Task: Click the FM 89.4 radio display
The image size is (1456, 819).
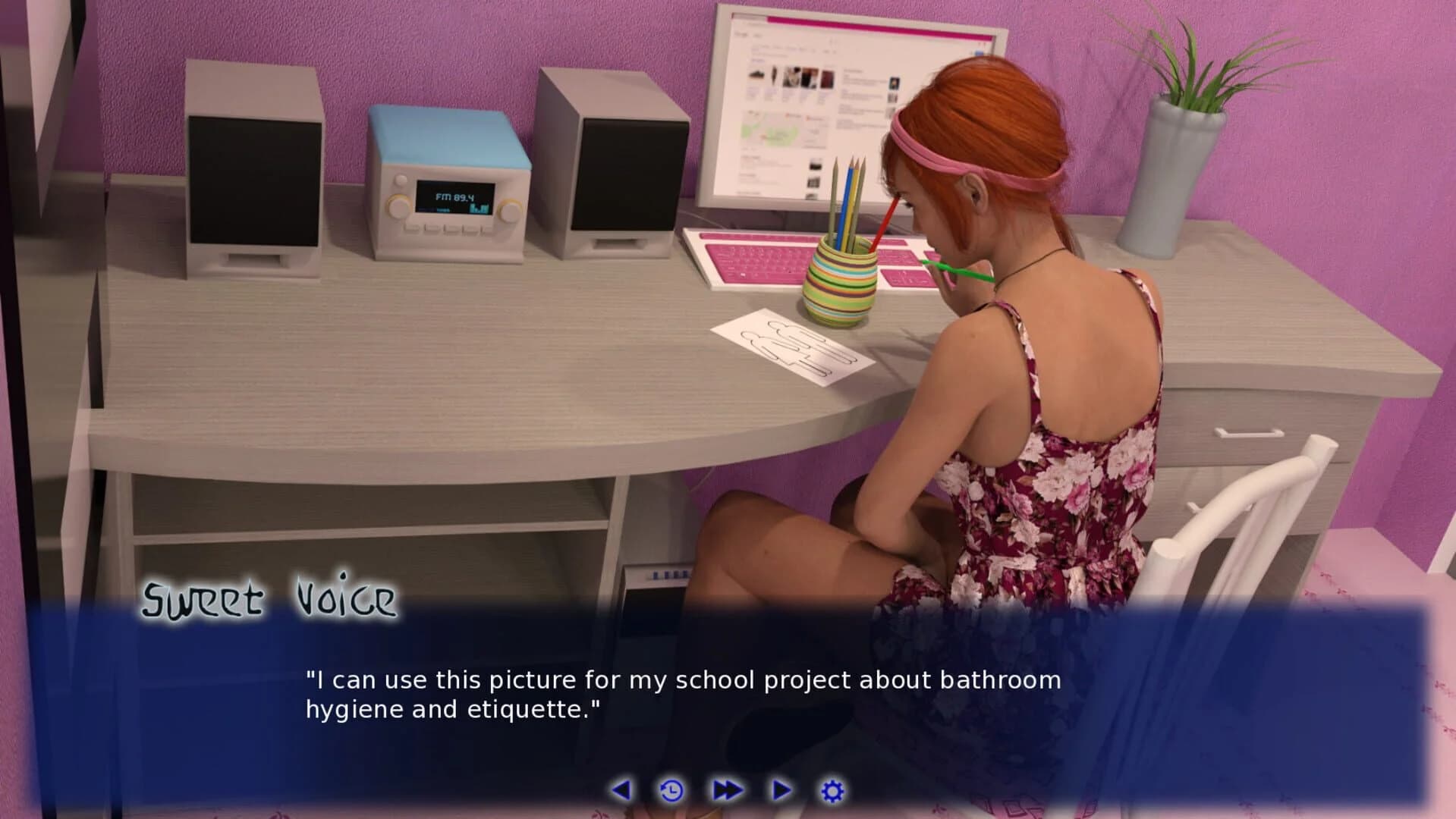Action: coord(453,197)
